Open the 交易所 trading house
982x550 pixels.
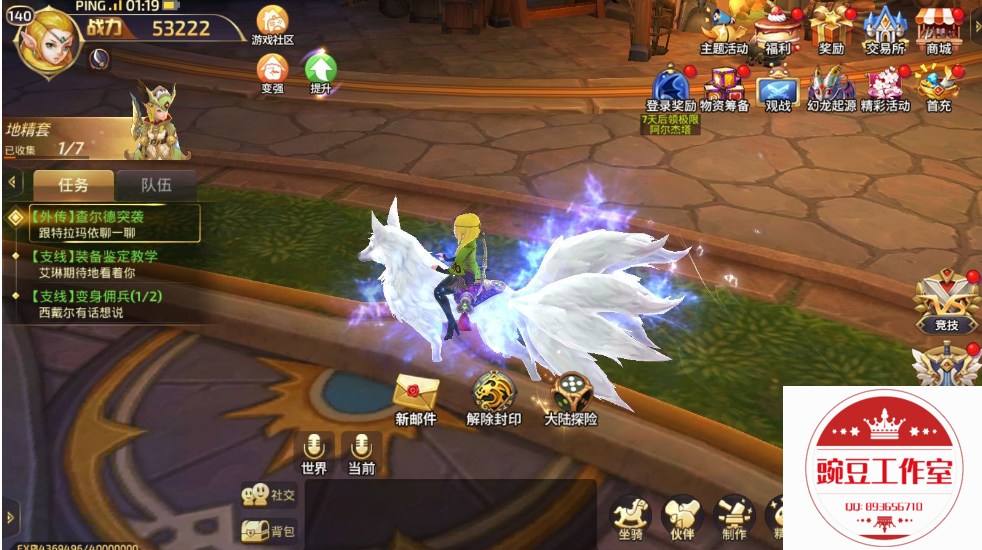click(885, 27)
